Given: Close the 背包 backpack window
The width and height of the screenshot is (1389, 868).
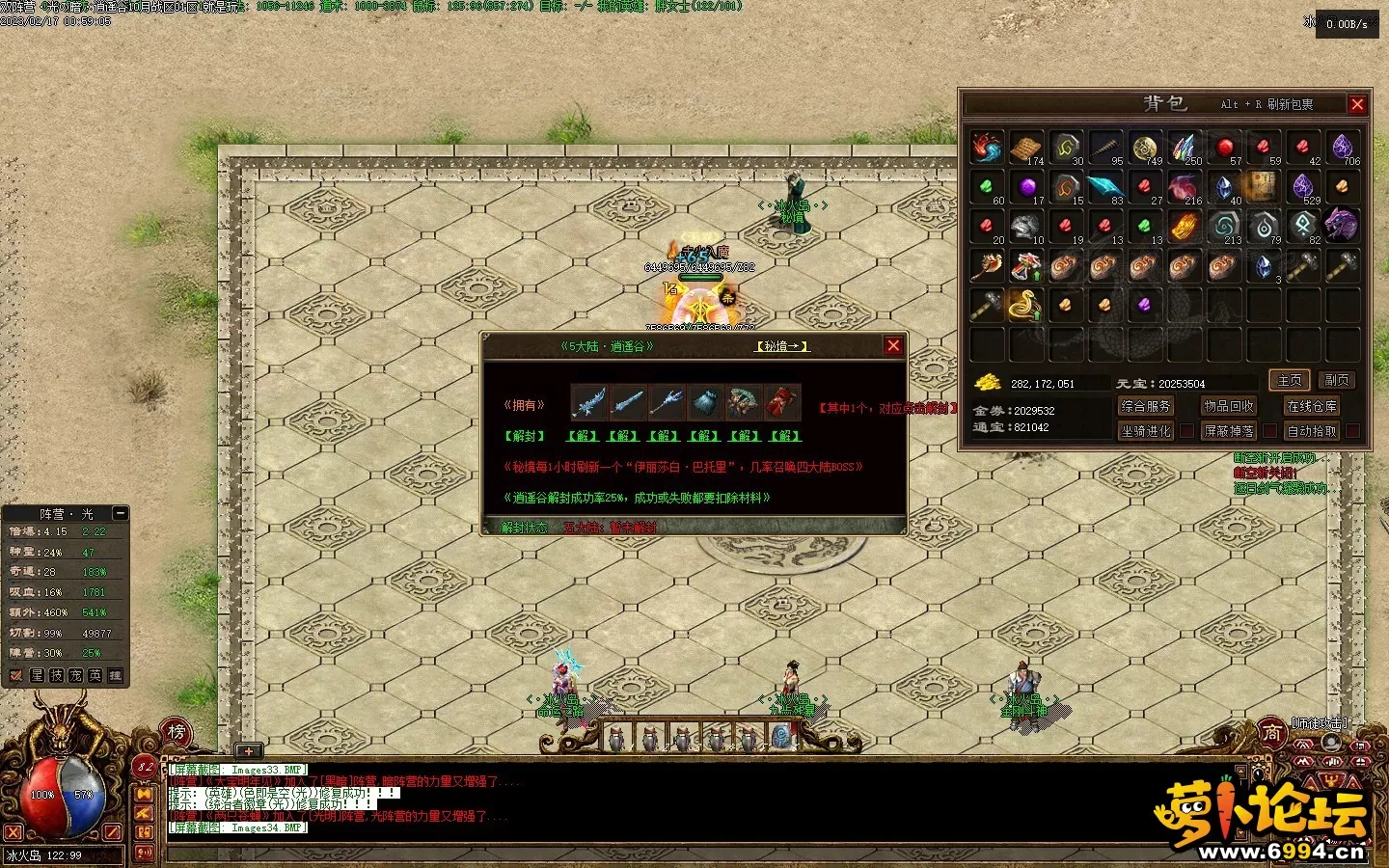Looking at the screenshot, I should click(x=1357, y=104).
